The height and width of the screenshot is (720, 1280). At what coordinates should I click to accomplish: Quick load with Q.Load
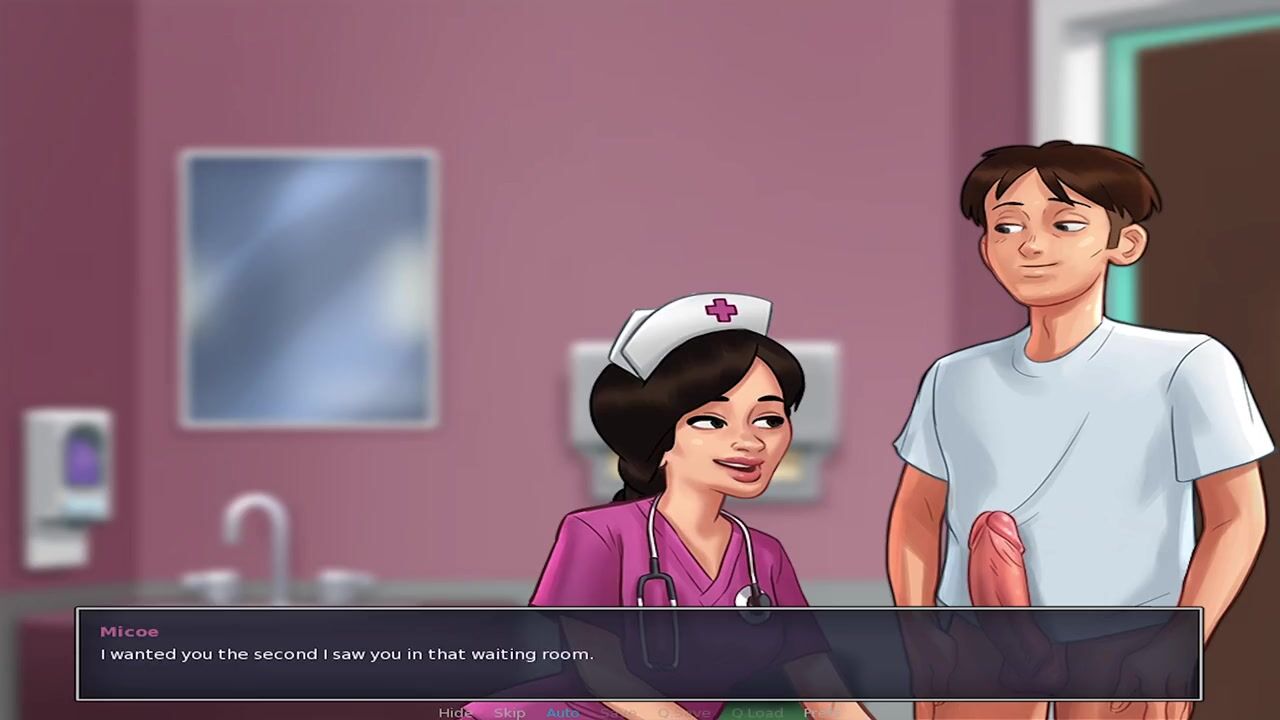(757, 712)
